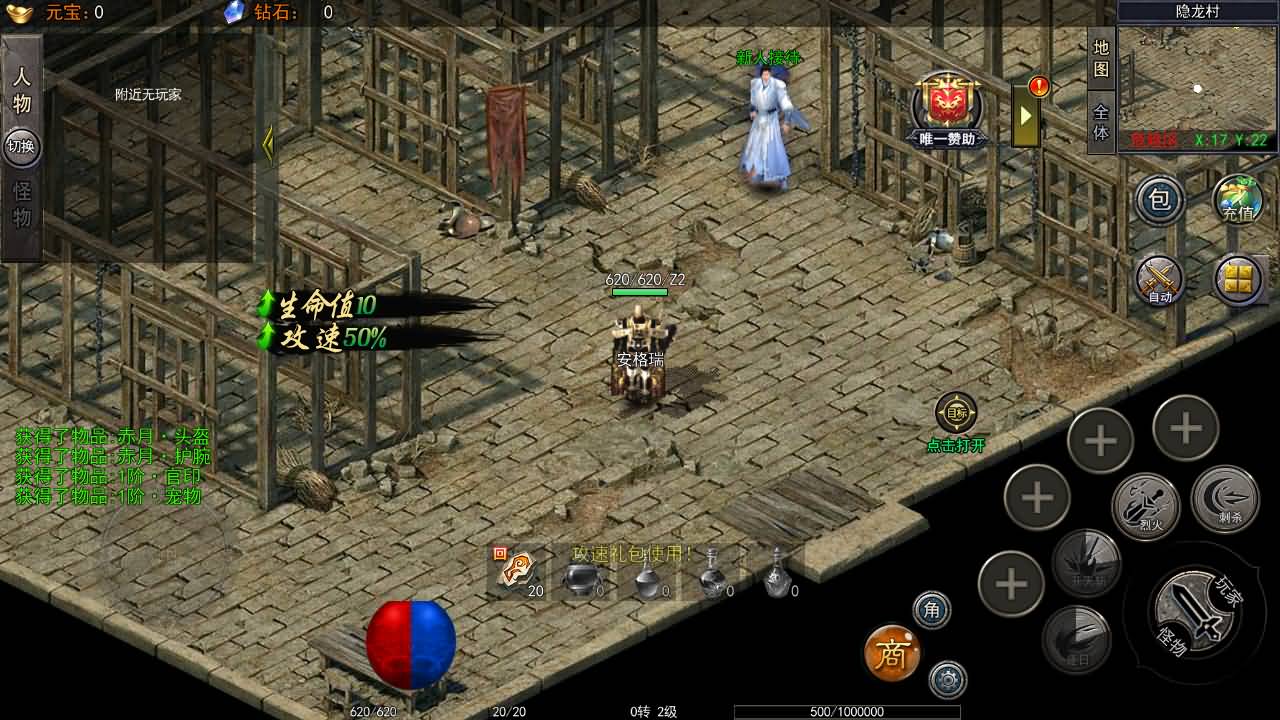Tap the 切换 switch button
Image resolution: width=1280 pixels, height=720 pixels.
point(21,146)
